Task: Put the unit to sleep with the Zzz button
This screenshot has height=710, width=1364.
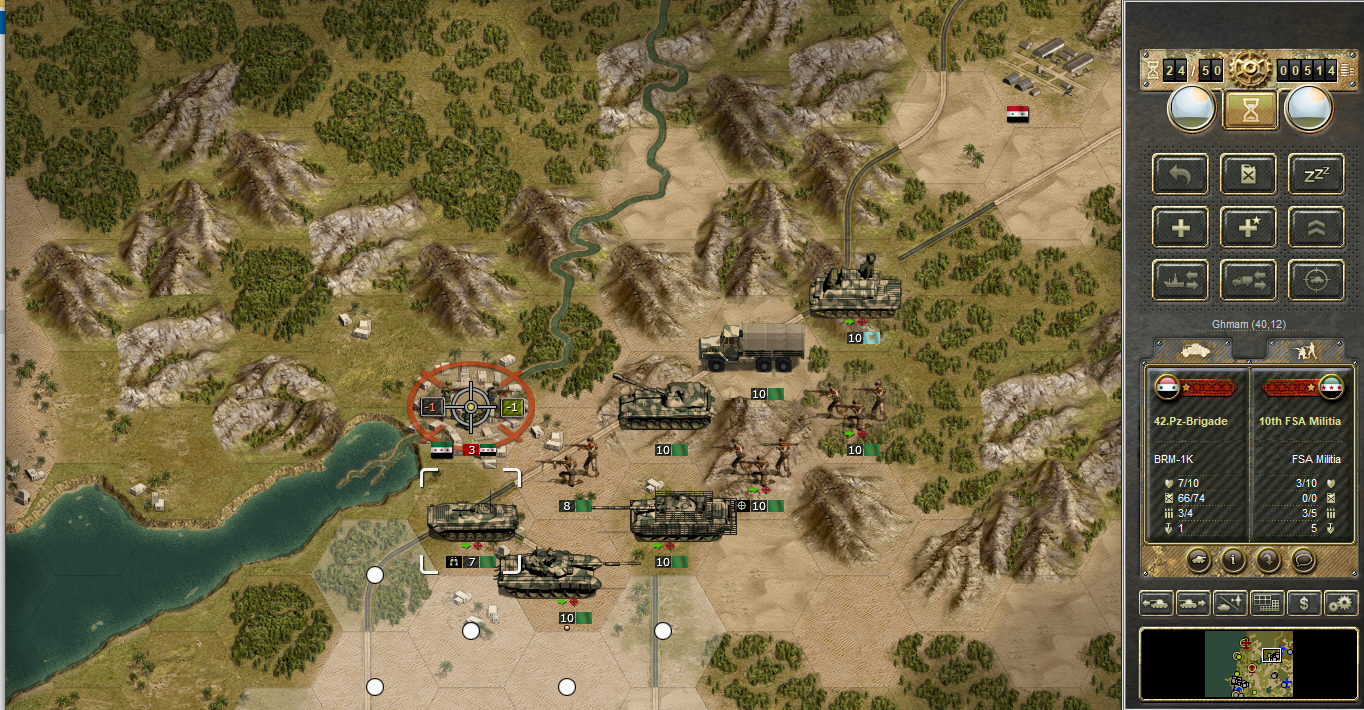Action: click(x=1316, y=175)
